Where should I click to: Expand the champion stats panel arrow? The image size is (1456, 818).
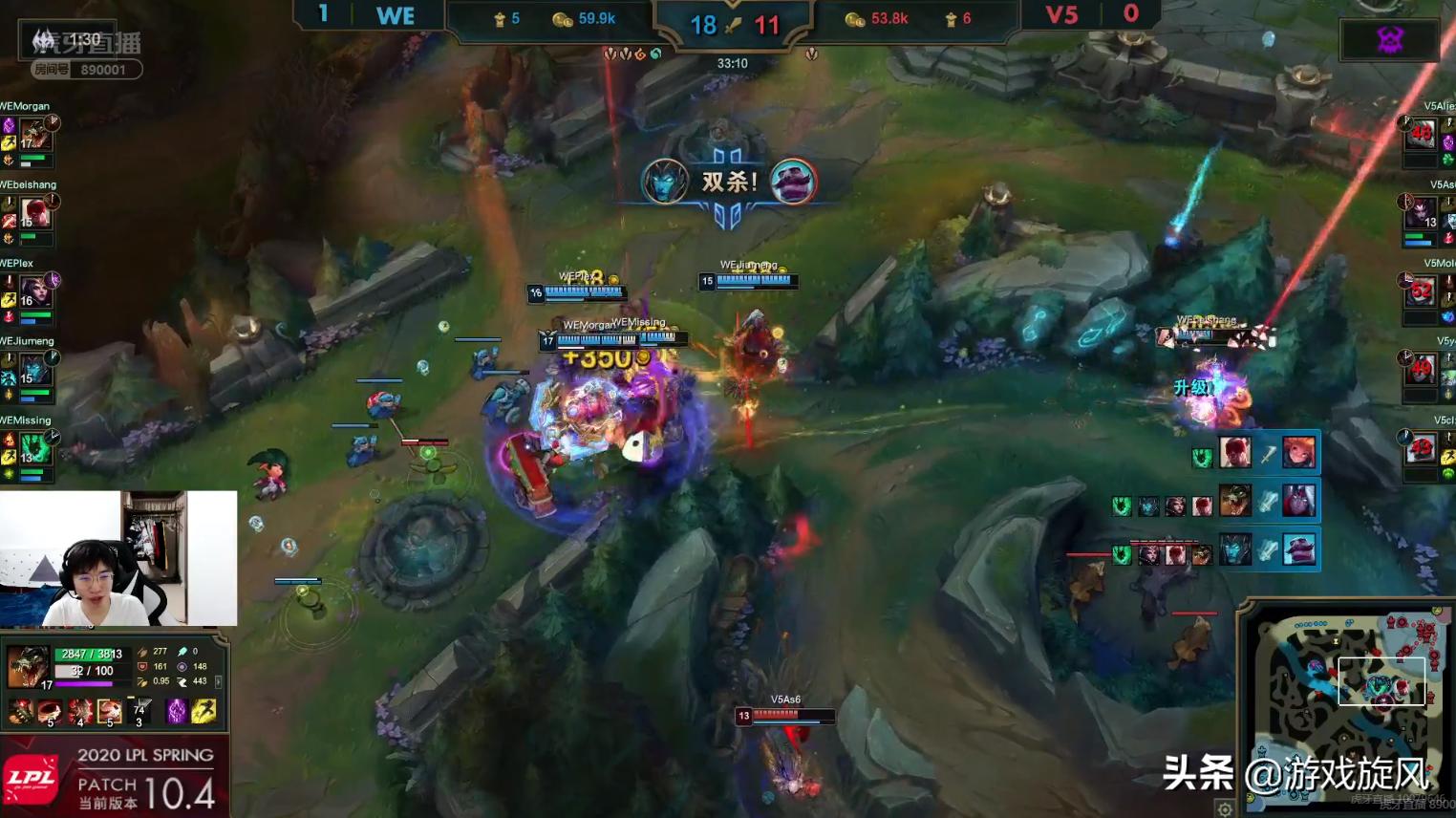219,681
